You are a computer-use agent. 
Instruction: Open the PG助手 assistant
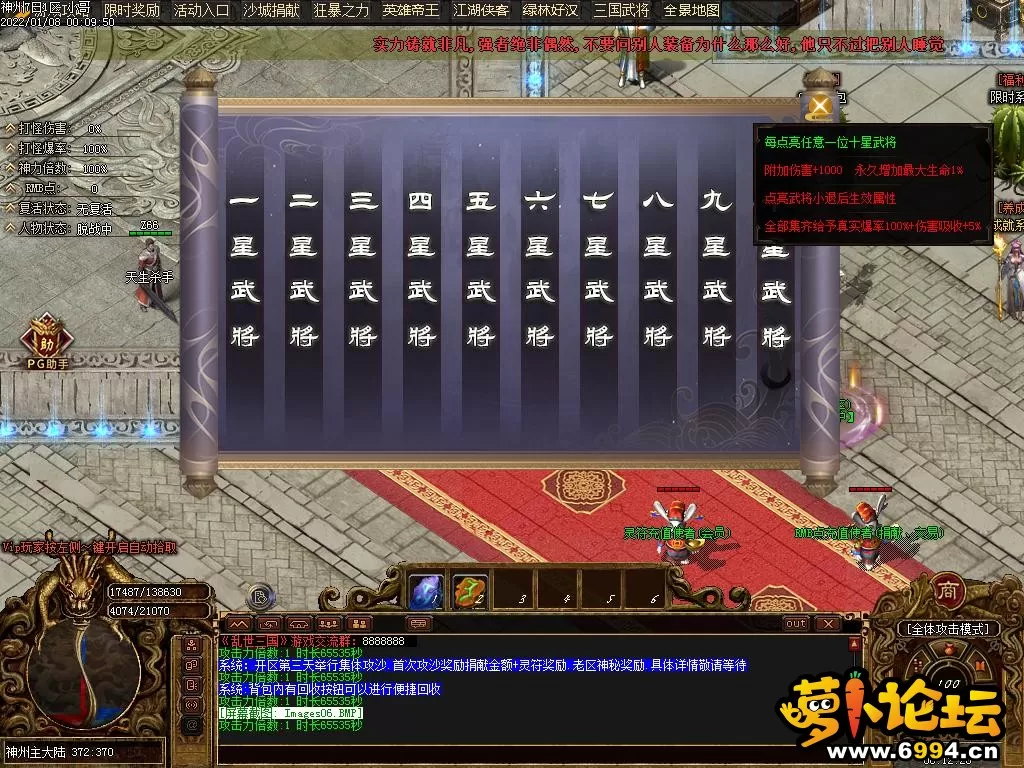point(47,340)
